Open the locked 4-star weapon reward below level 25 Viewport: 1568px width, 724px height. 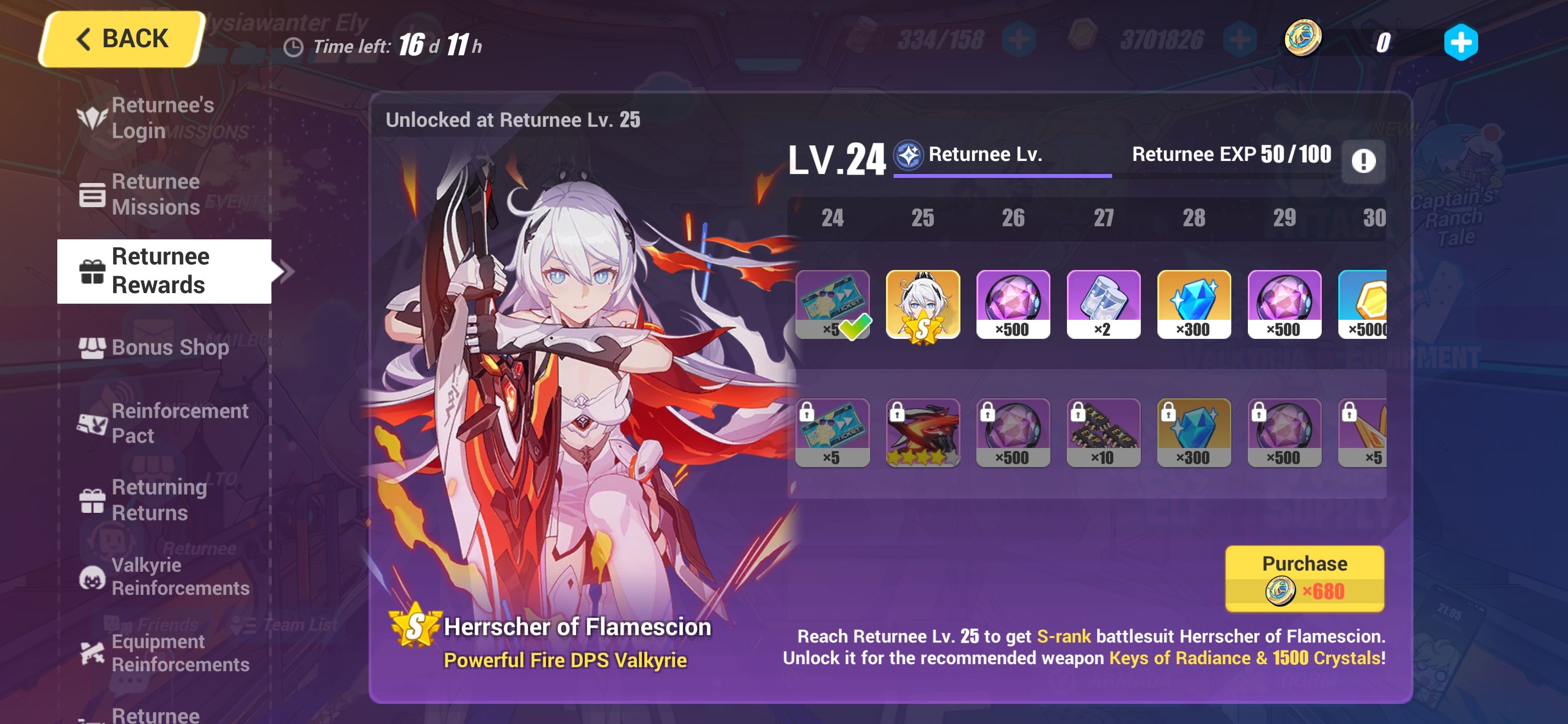click(923, 433)
